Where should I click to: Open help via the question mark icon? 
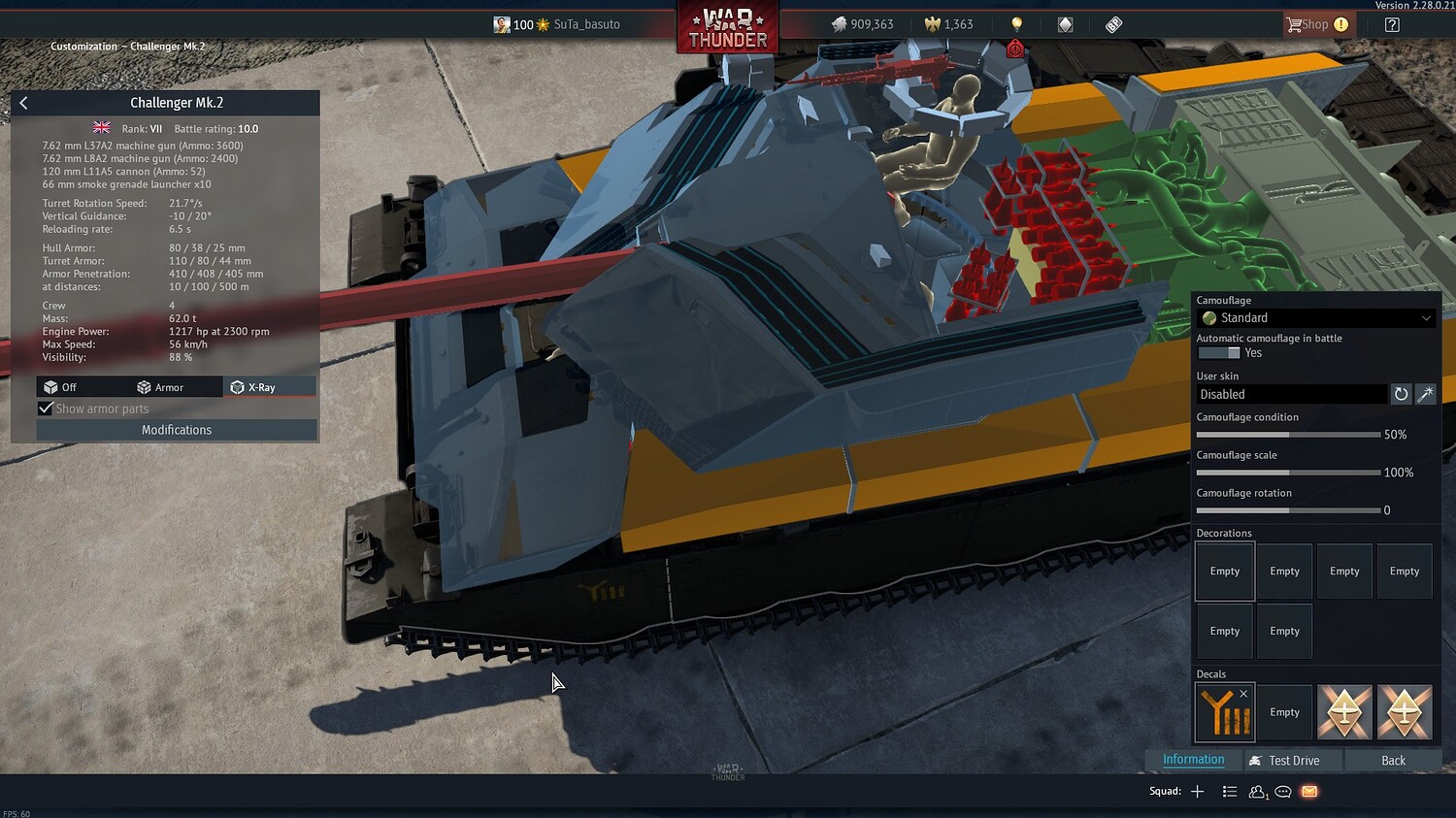[1392, 23]
